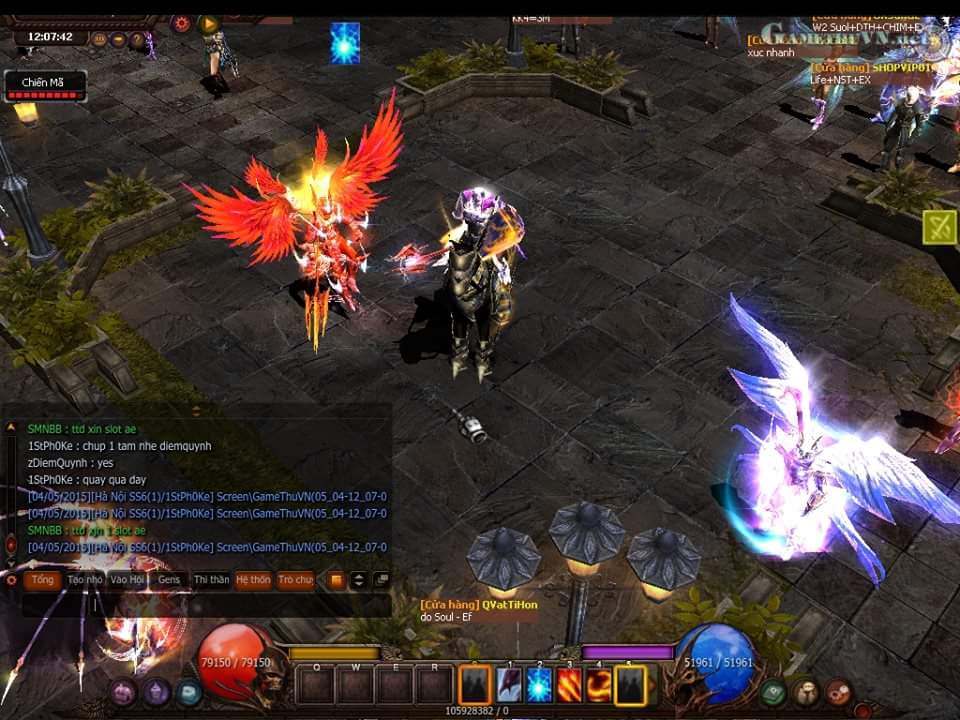Click the chat resize arrows button
The width and height of the screenshot is (960, 720).
(358, 580)
